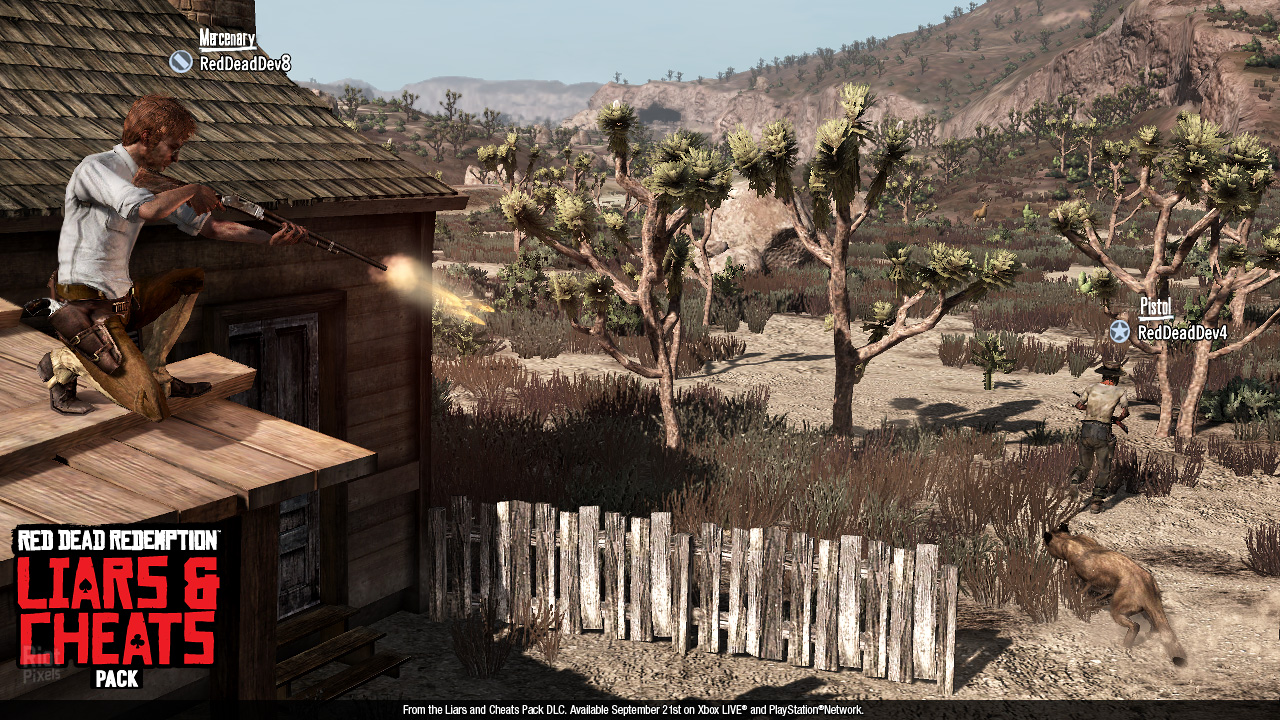Click the Liars & Cheats Pack logo
Screen dimensions: 1280x720
click(x=117, y=607)
